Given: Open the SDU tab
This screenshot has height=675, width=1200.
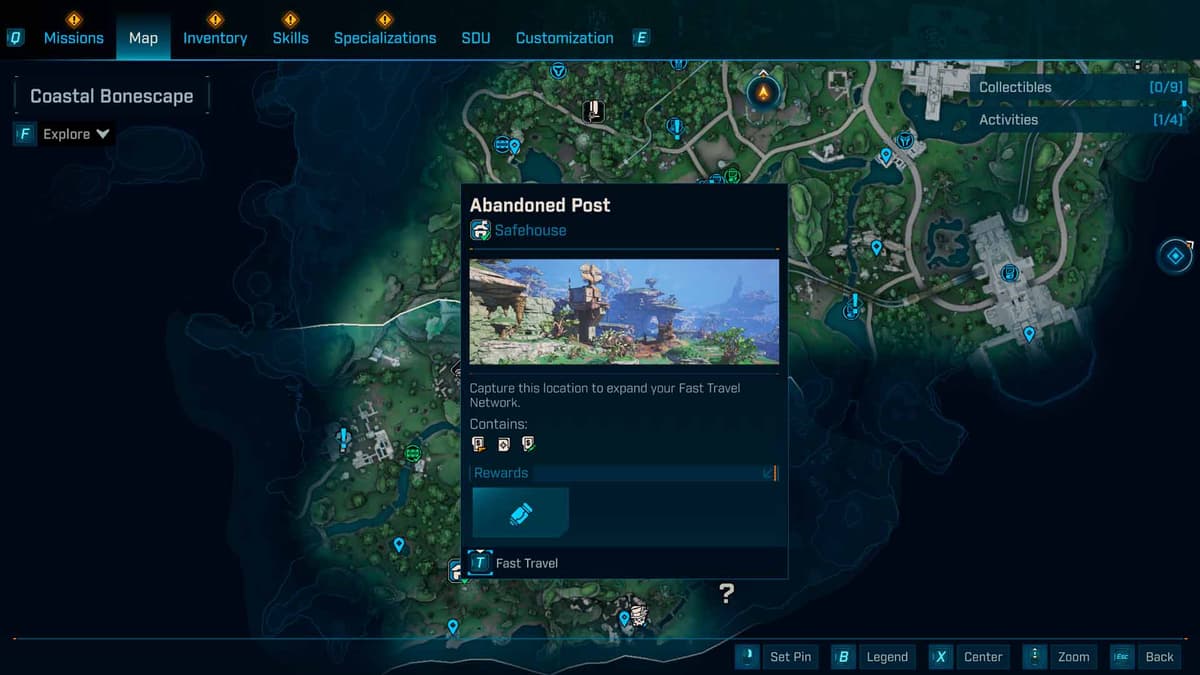Looking at the screenshot, I should [476, 38].
